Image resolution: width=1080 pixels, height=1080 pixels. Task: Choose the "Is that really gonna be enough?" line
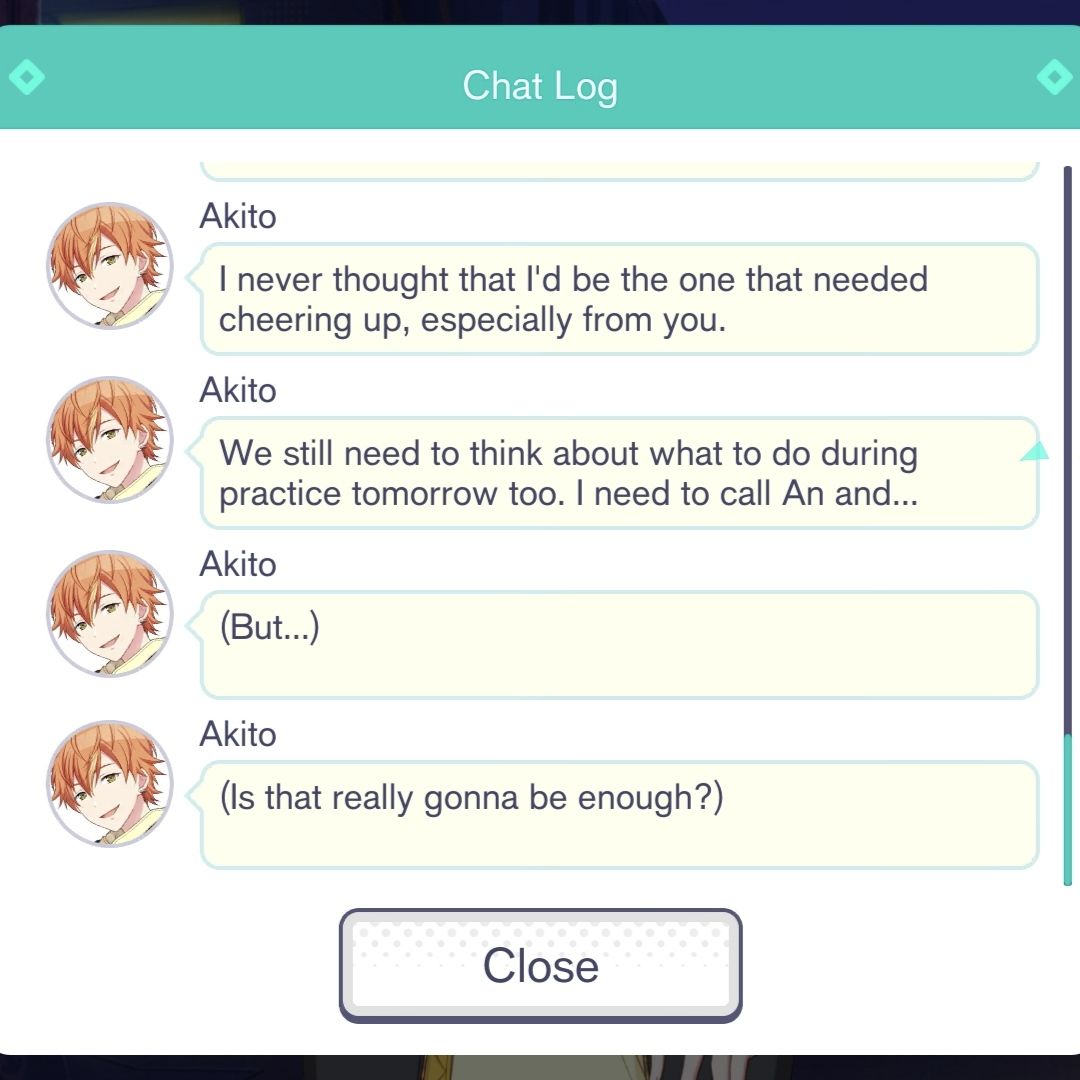point(619,815)
